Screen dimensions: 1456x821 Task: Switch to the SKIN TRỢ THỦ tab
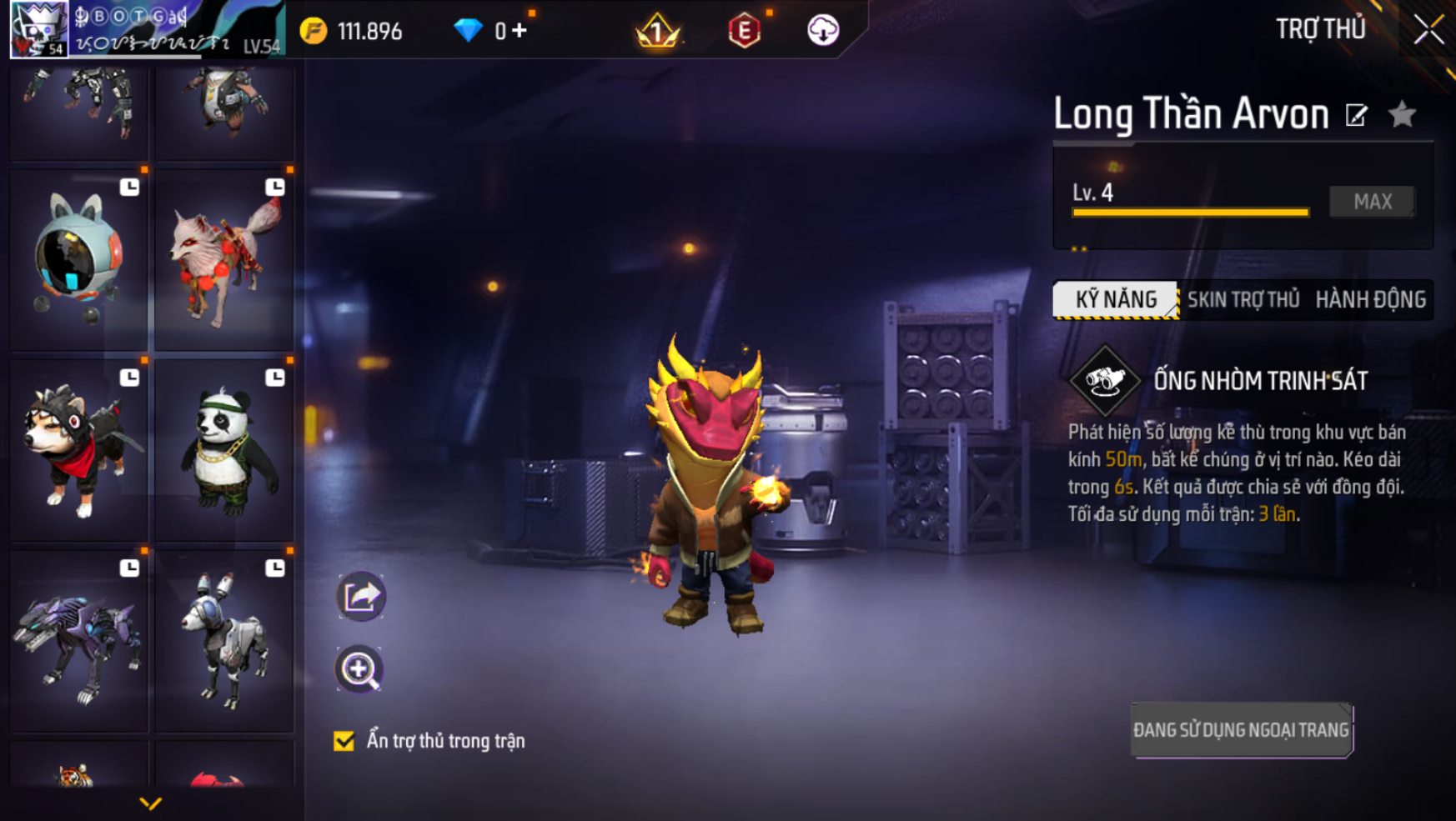click(x=1243, y=300)
